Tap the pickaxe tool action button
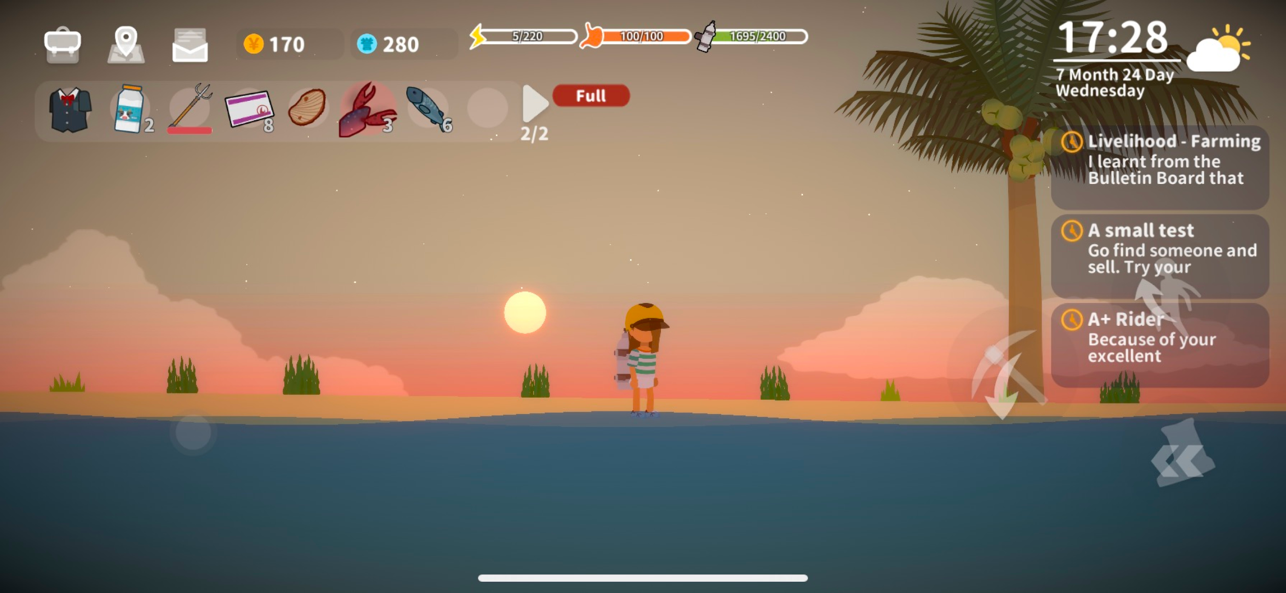The width and height of the screenshot is (1286, 593). [x=1005, y=373]
